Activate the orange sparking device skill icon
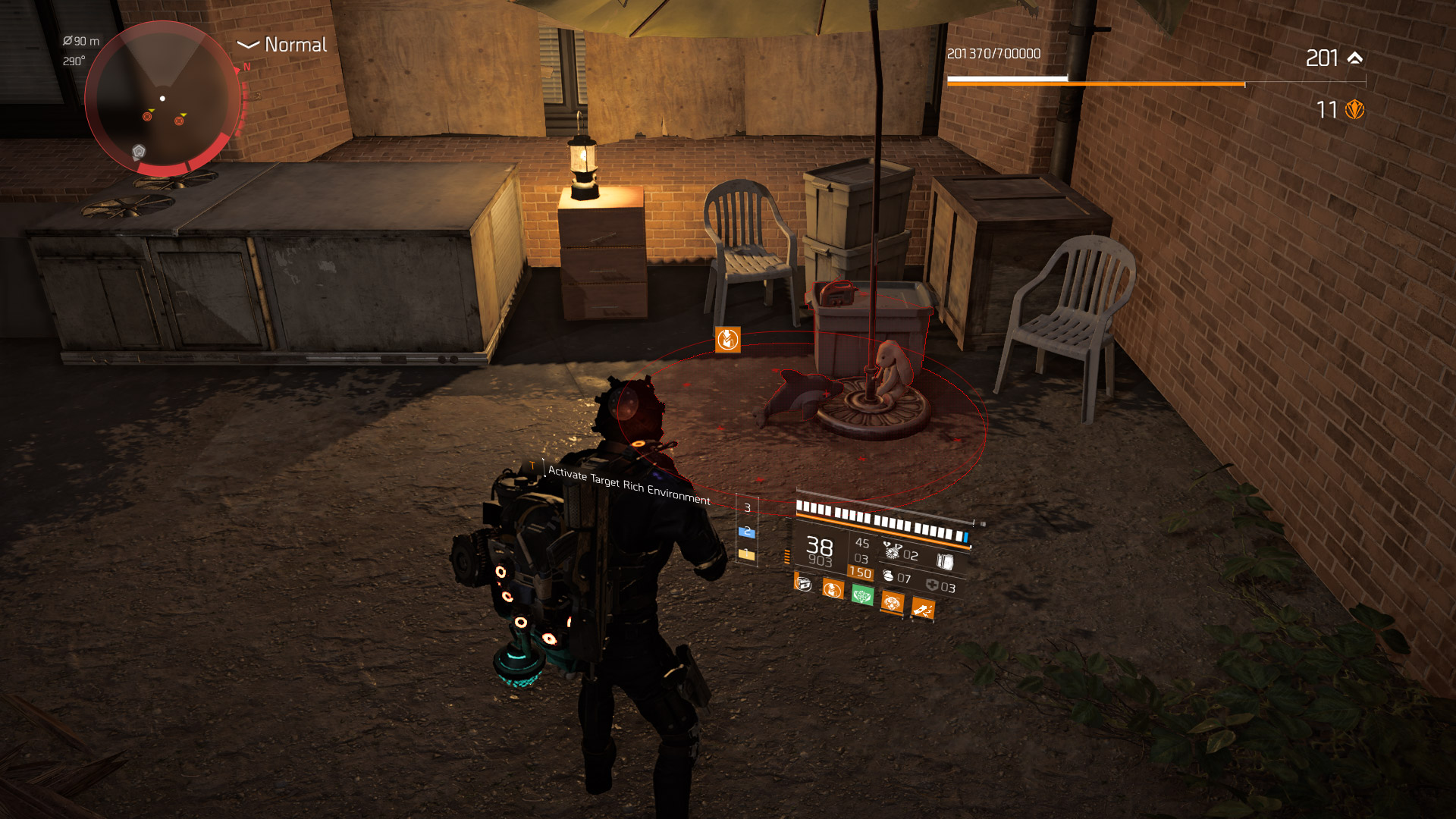 (x=923, y=609)
